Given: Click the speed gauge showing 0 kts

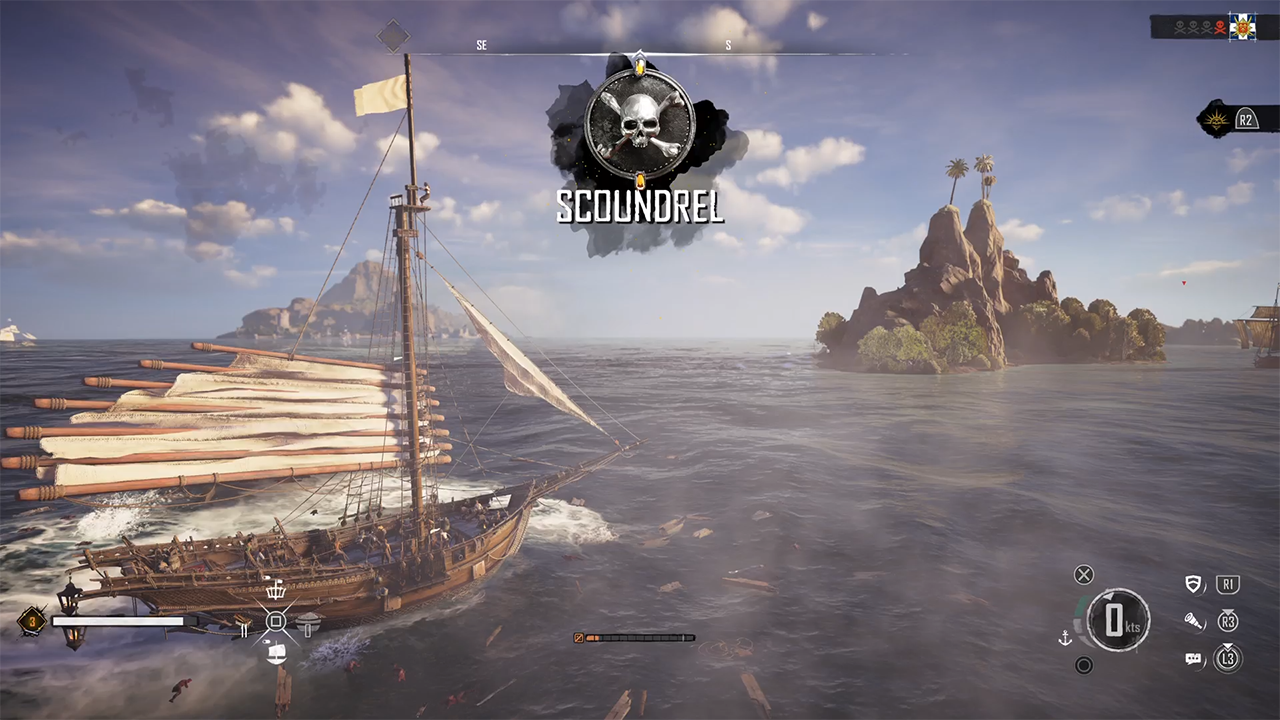Looking at the screenshot, I should tap(1118, 620).
